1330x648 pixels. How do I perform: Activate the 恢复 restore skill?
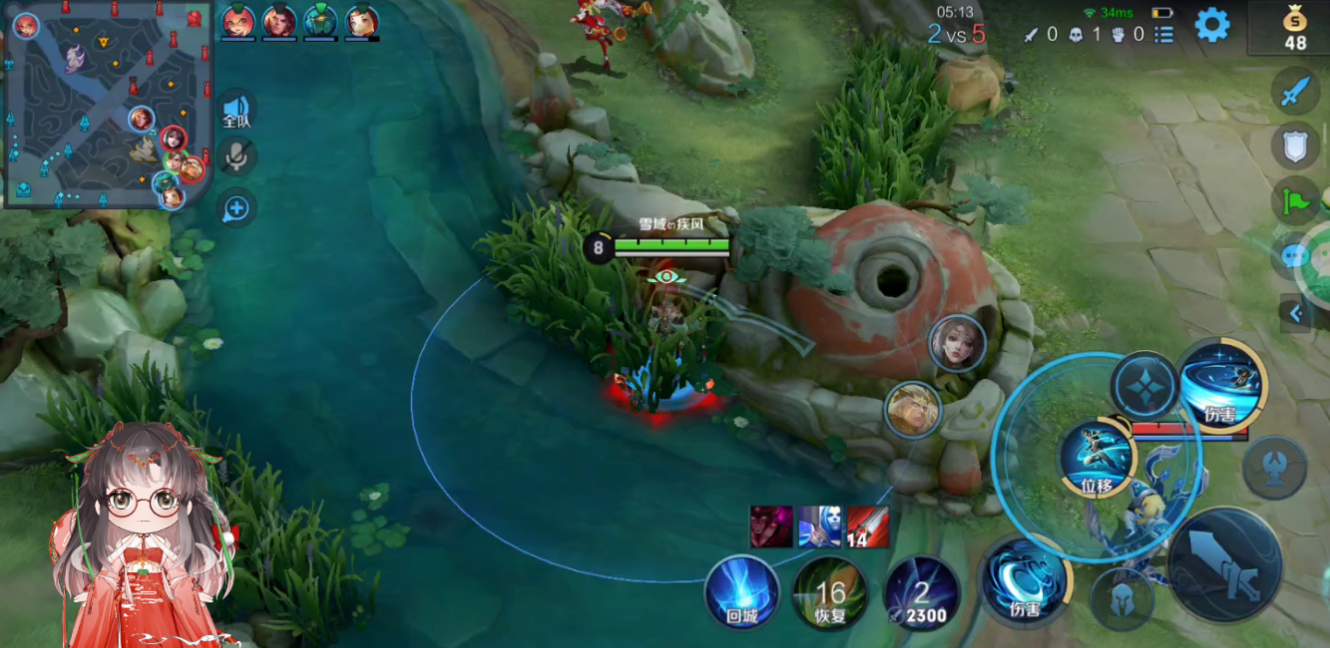(830, 593)
